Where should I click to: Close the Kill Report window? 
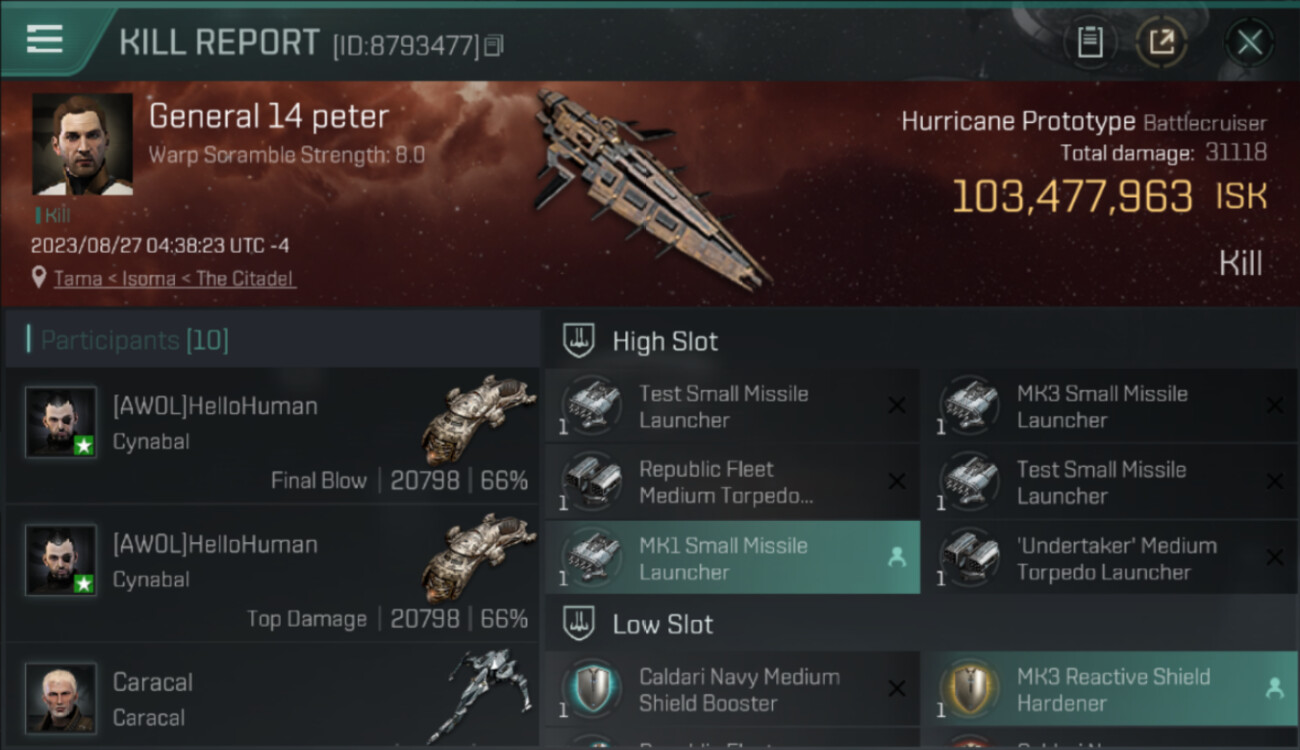click(x=1249, y=42)
